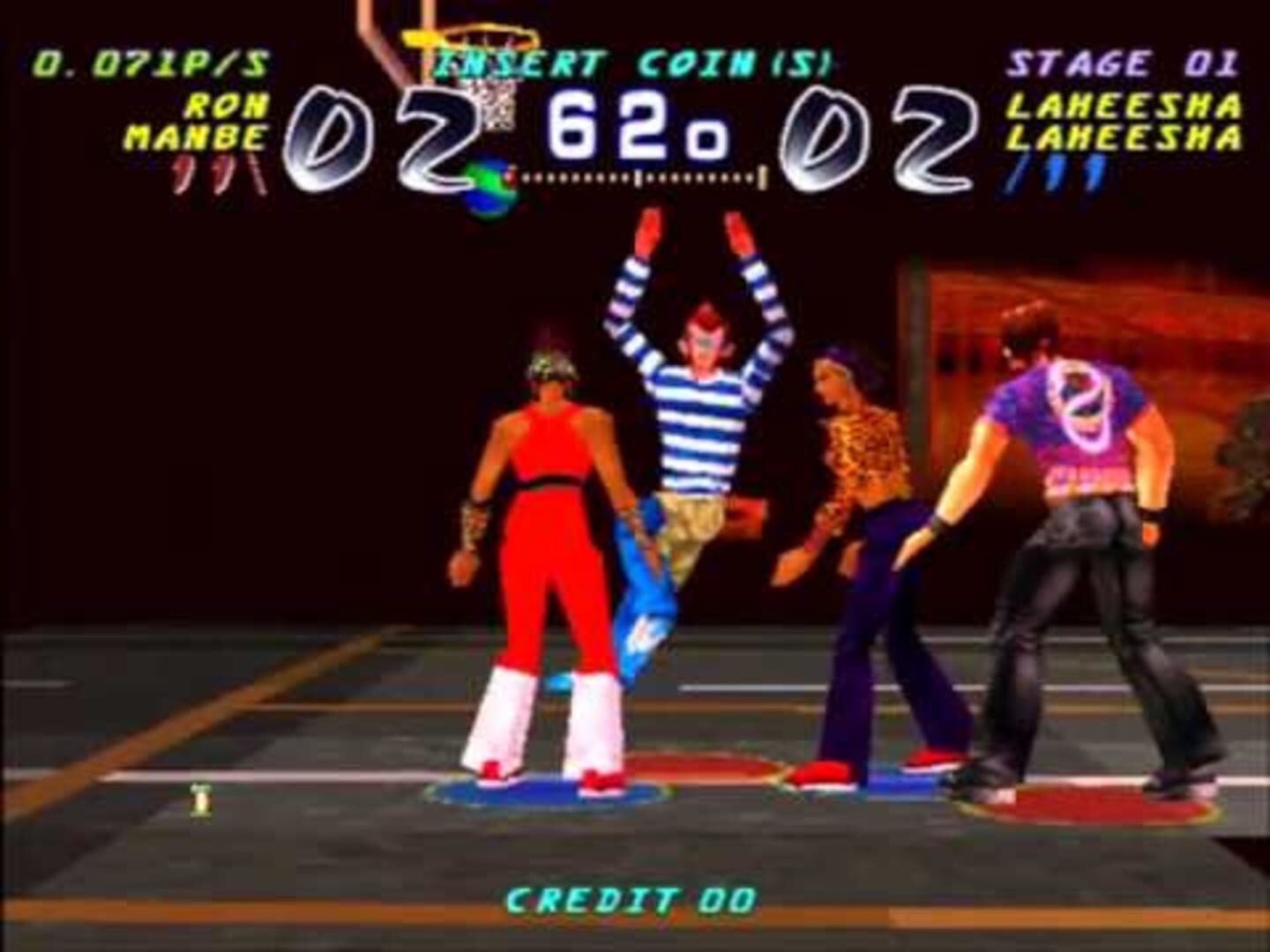Image resolution: width=1270 pixels, height=952 pixels.
Task: Click the red dot on the shot clock meter
Action: pyautogui.click(x=512, y=176)
